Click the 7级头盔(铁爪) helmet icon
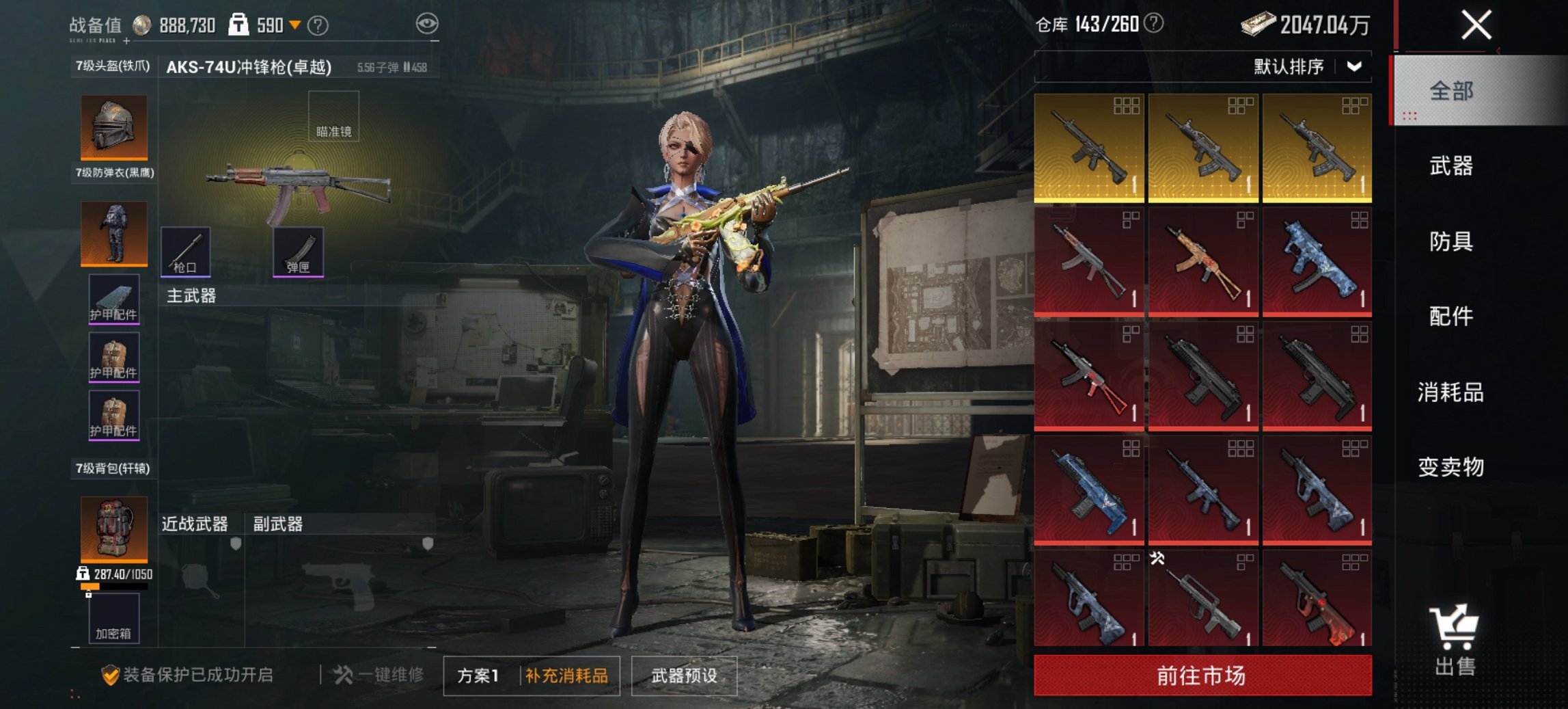Screen dimensions: 1568x709 (x=113, y=126)
